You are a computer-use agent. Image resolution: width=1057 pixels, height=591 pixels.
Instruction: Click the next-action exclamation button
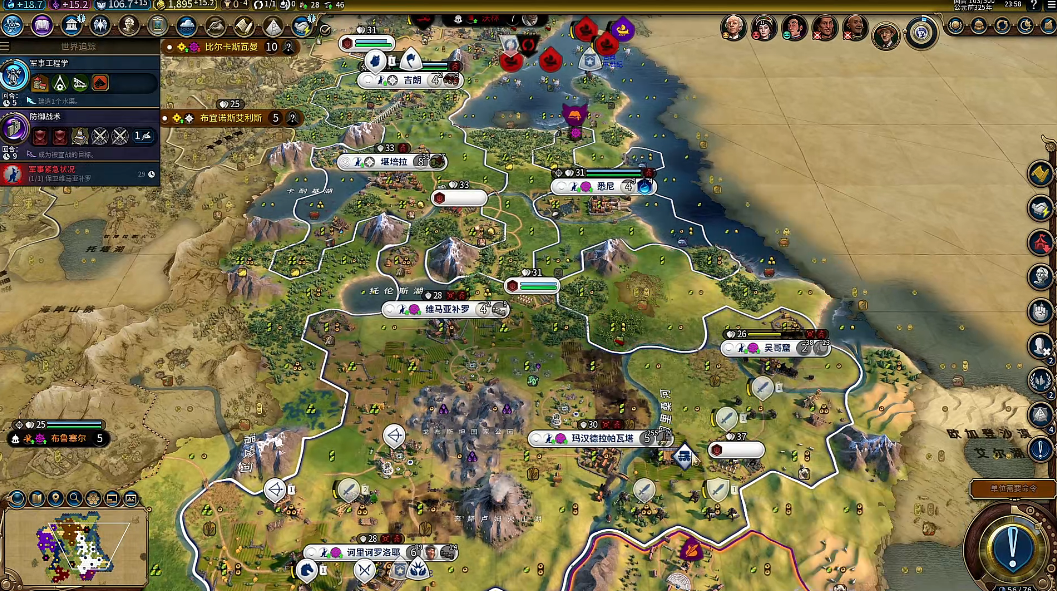point(1012,546)
